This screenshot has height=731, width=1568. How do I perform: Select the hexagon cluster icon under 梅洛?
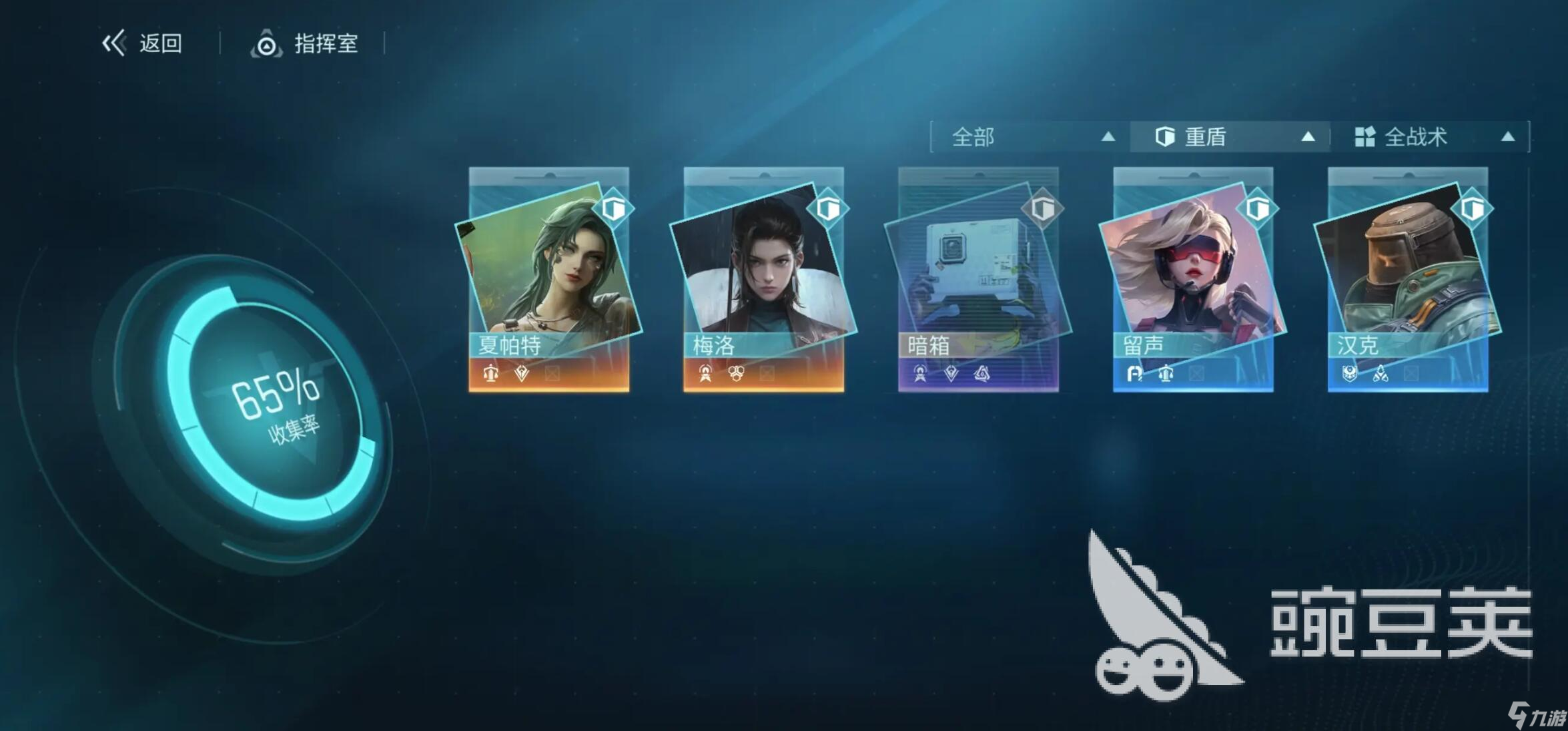point(737,374)
